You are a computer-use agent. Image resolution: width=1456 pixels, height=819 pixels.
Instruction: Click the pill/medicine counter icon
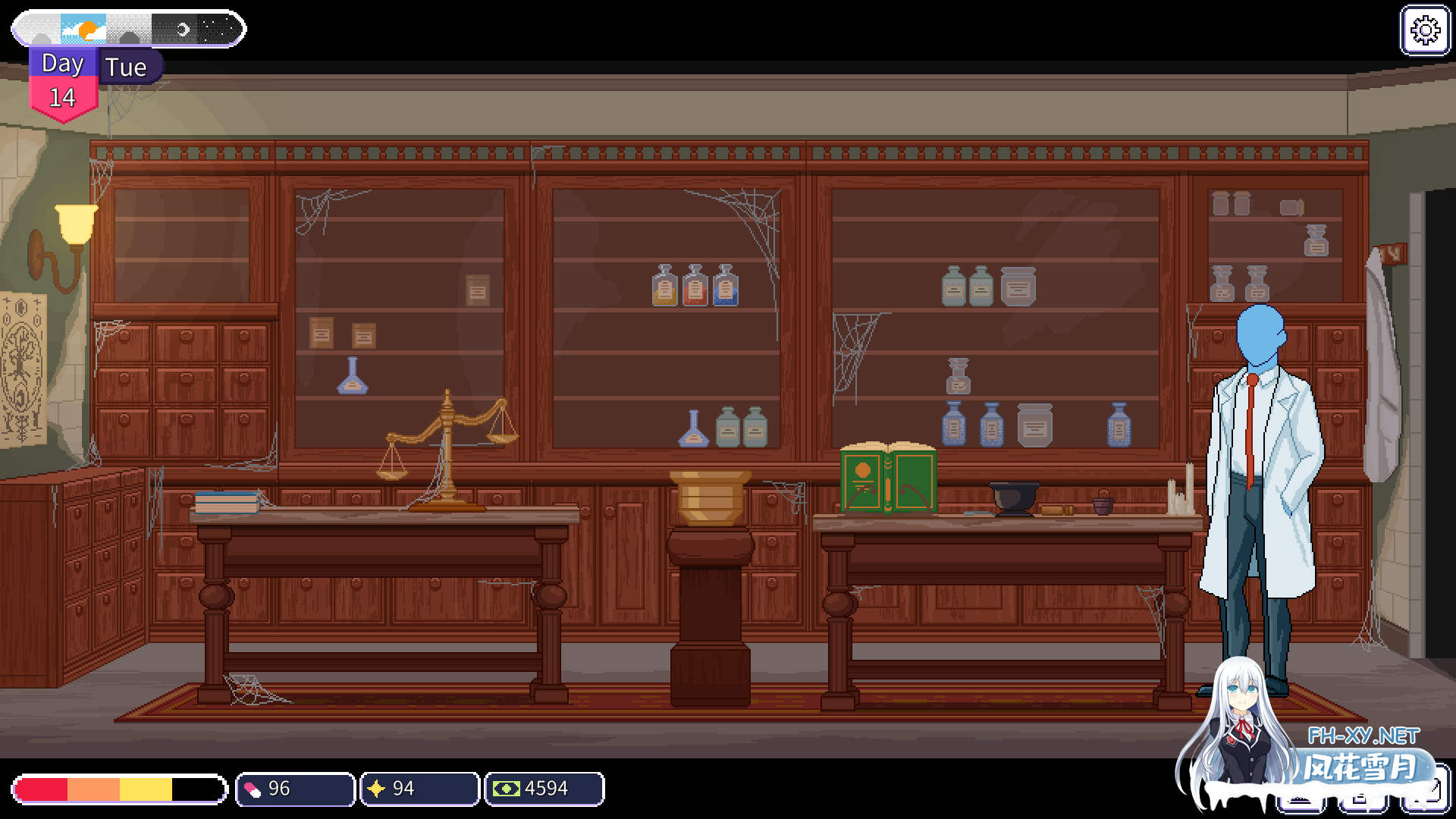253,789
